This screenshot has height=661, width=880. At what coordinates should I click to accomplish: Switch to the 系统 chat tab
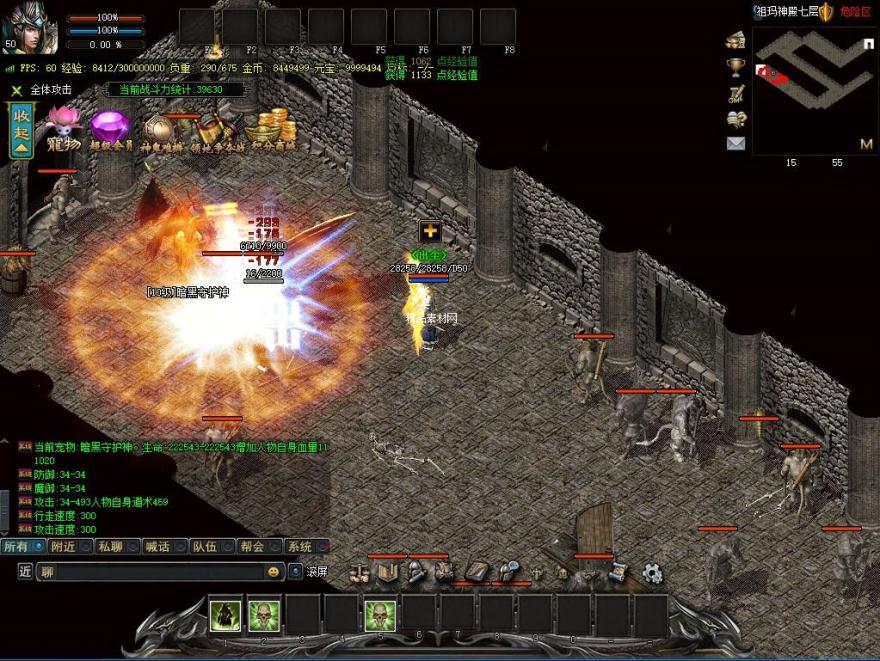pos(299,547)
